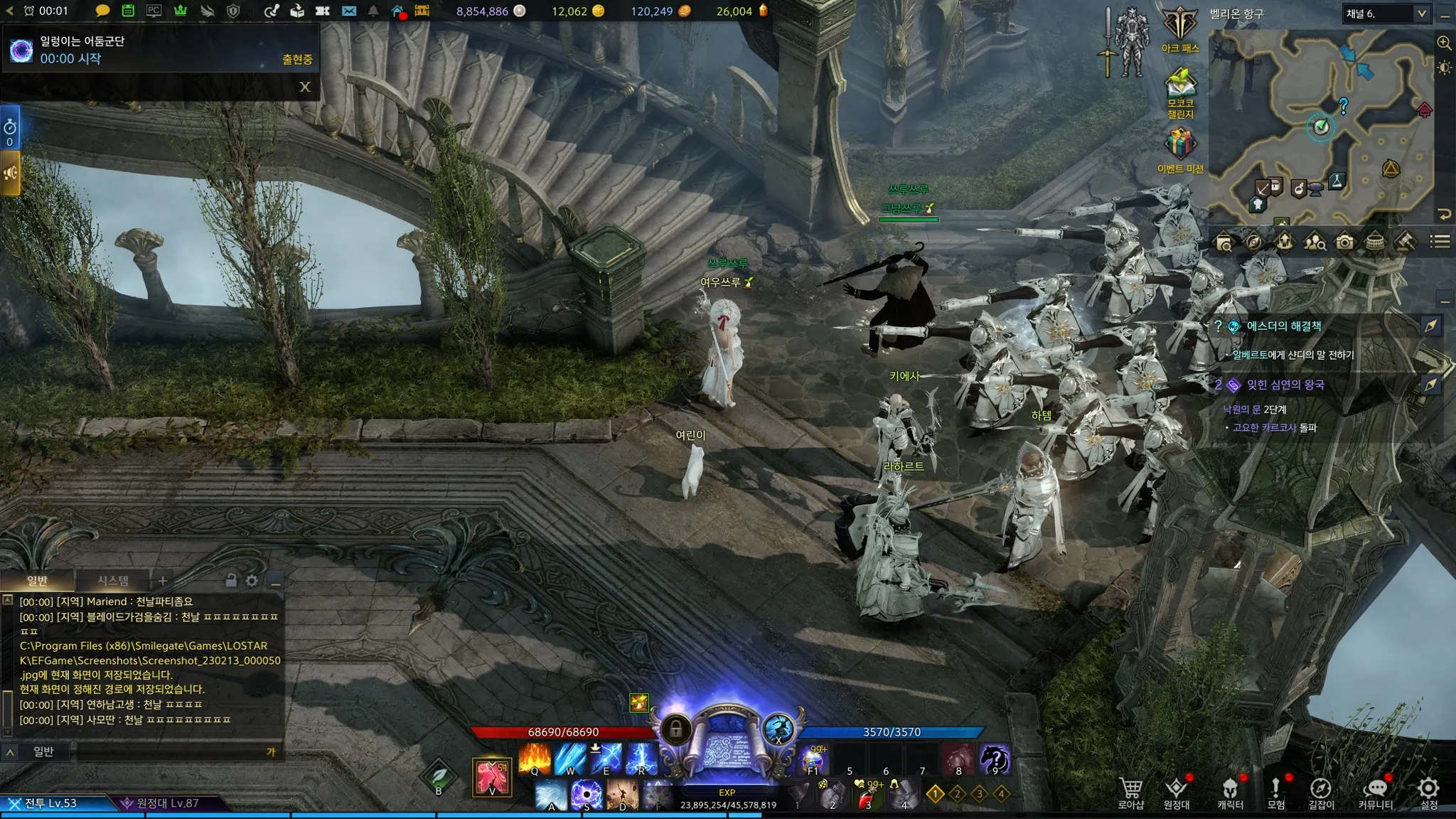Open the green calendar icon
1456x819 pixels.
[128, 11]
